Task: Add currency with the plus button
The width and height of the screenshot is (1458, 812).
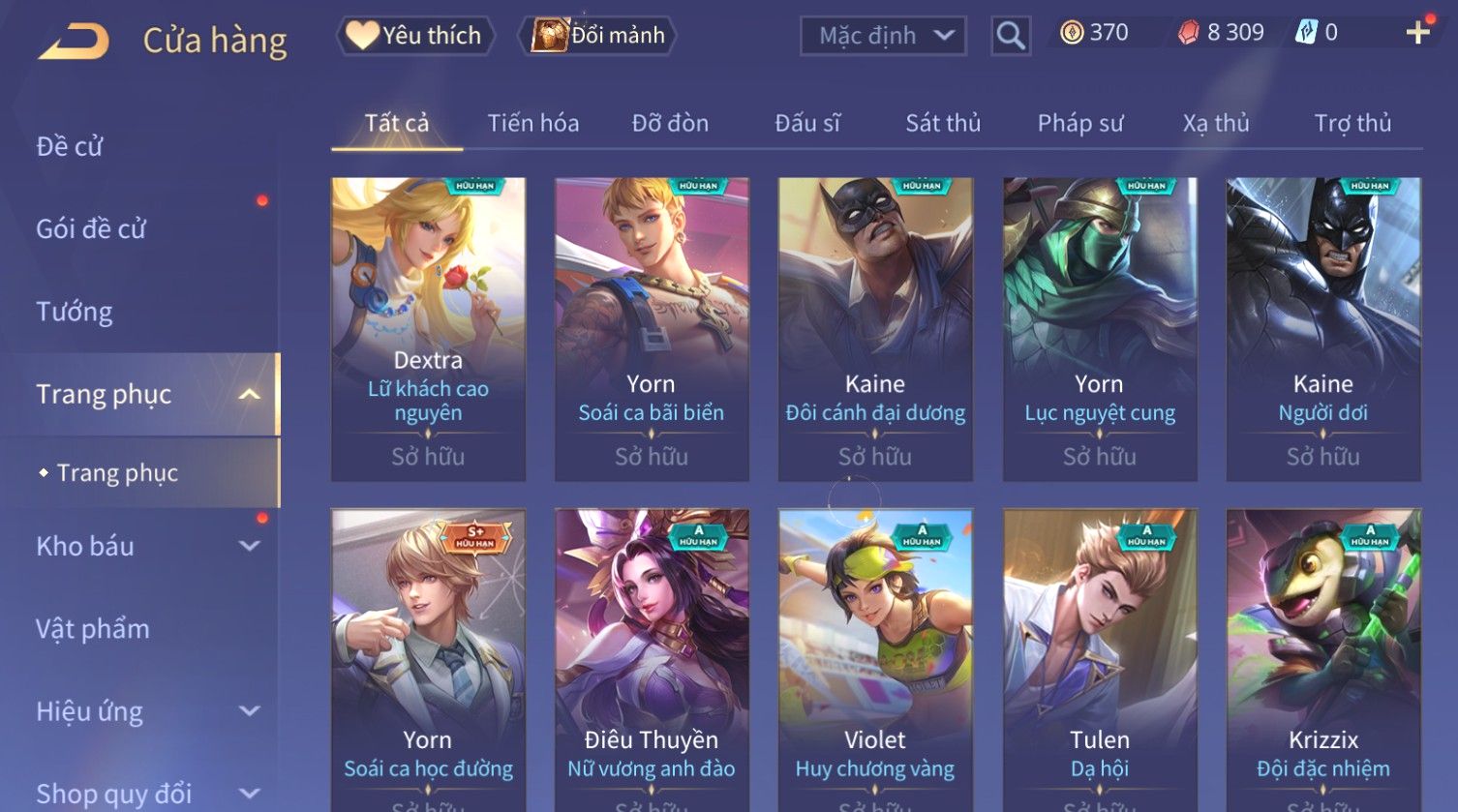Action: (1417, 33)
